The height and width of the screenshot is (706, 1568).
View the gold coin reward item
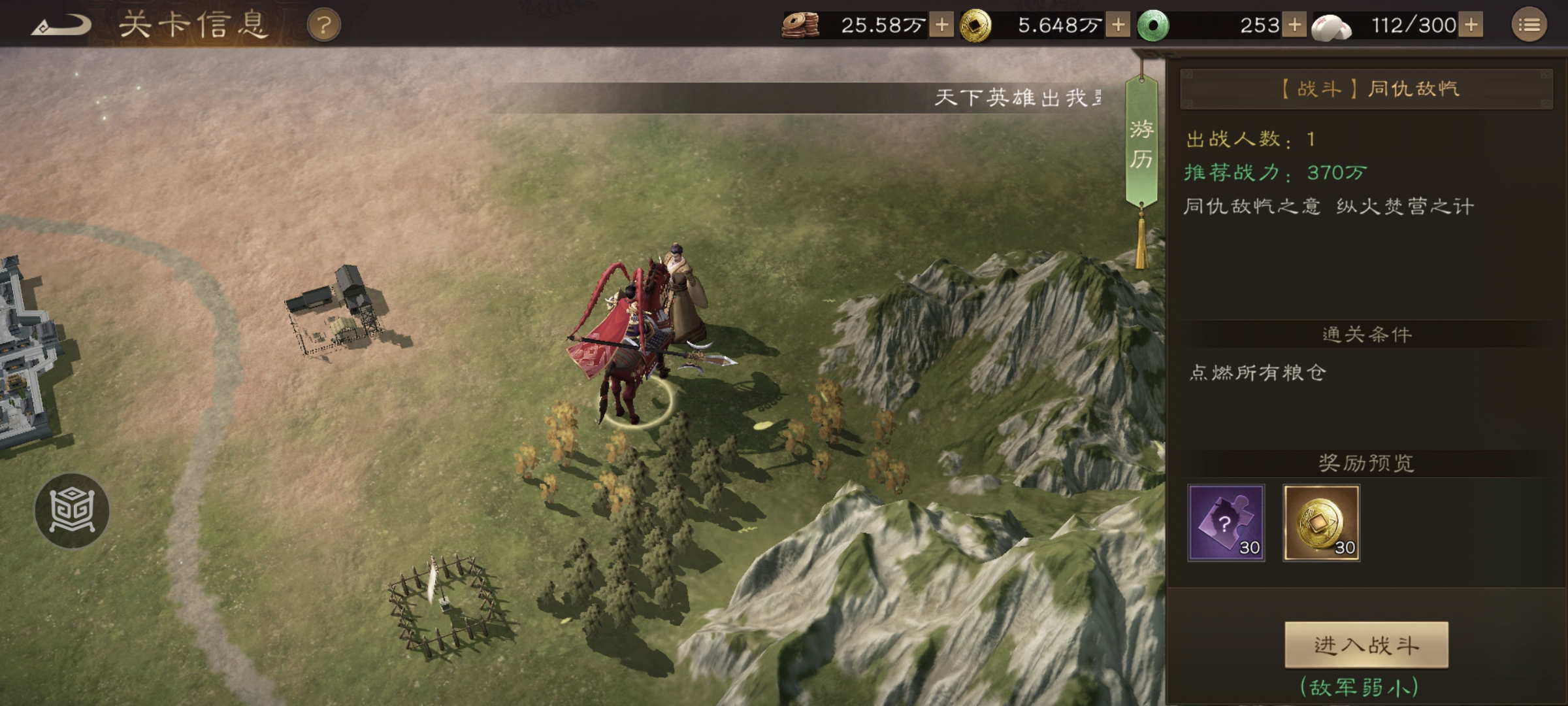(x=1321, y=522)
